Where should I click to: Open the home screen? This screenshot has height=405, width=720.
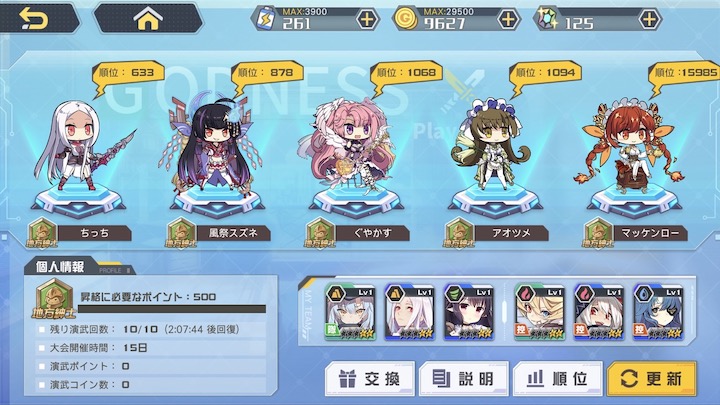(147, 17)
